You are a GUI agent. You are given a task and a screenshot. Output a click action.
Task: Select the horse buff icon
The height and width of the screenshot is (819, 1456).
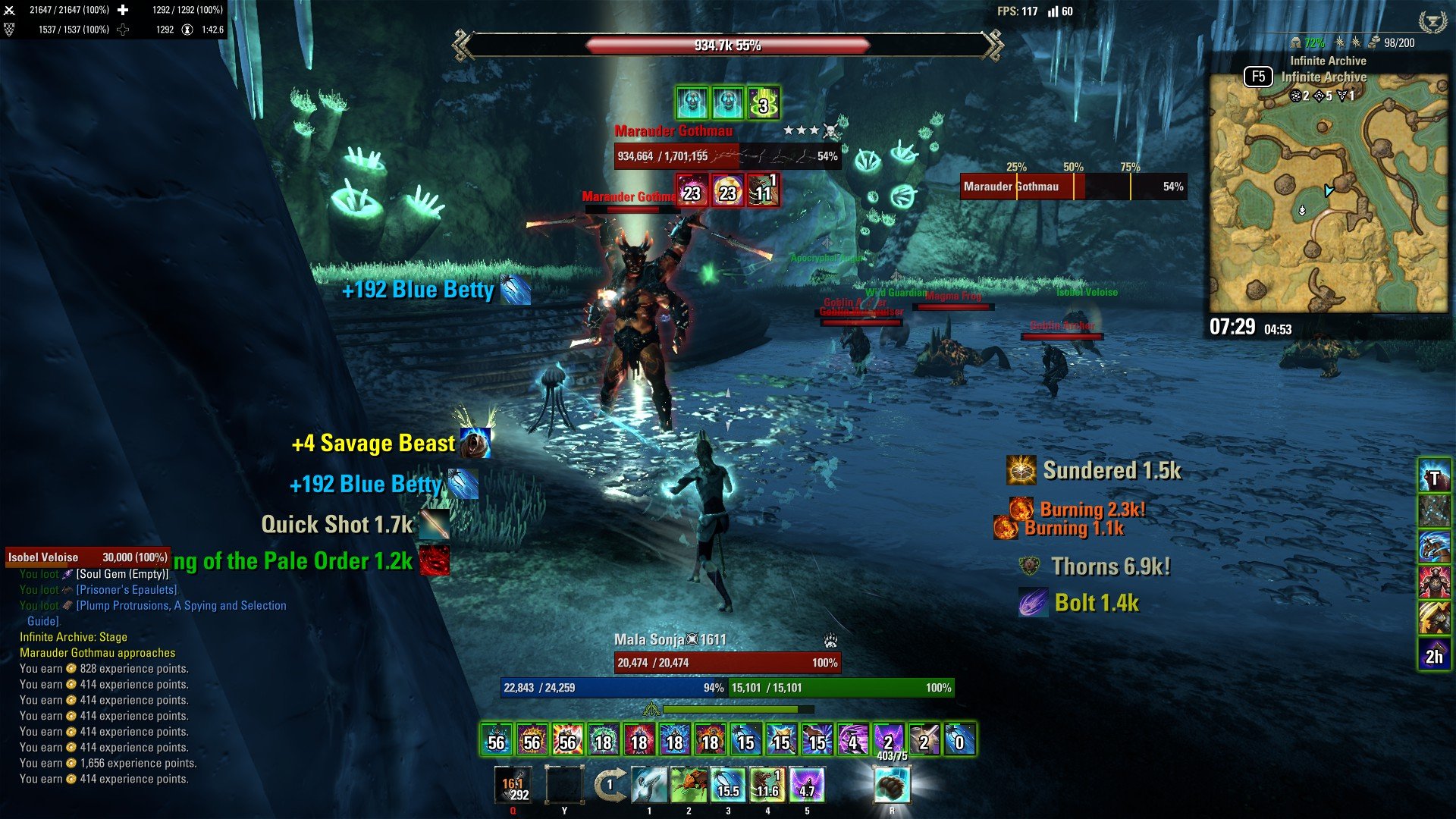(x=1434, y=548)
